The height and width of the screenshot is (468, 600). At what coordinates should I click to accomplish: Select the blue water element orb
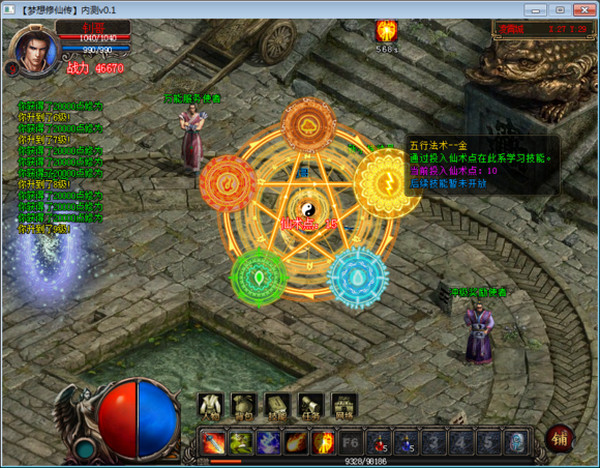354,272
